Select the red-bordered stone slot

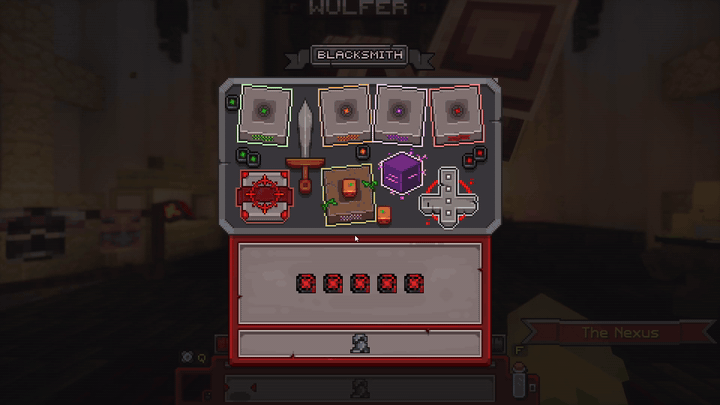(x=455, y=115)
